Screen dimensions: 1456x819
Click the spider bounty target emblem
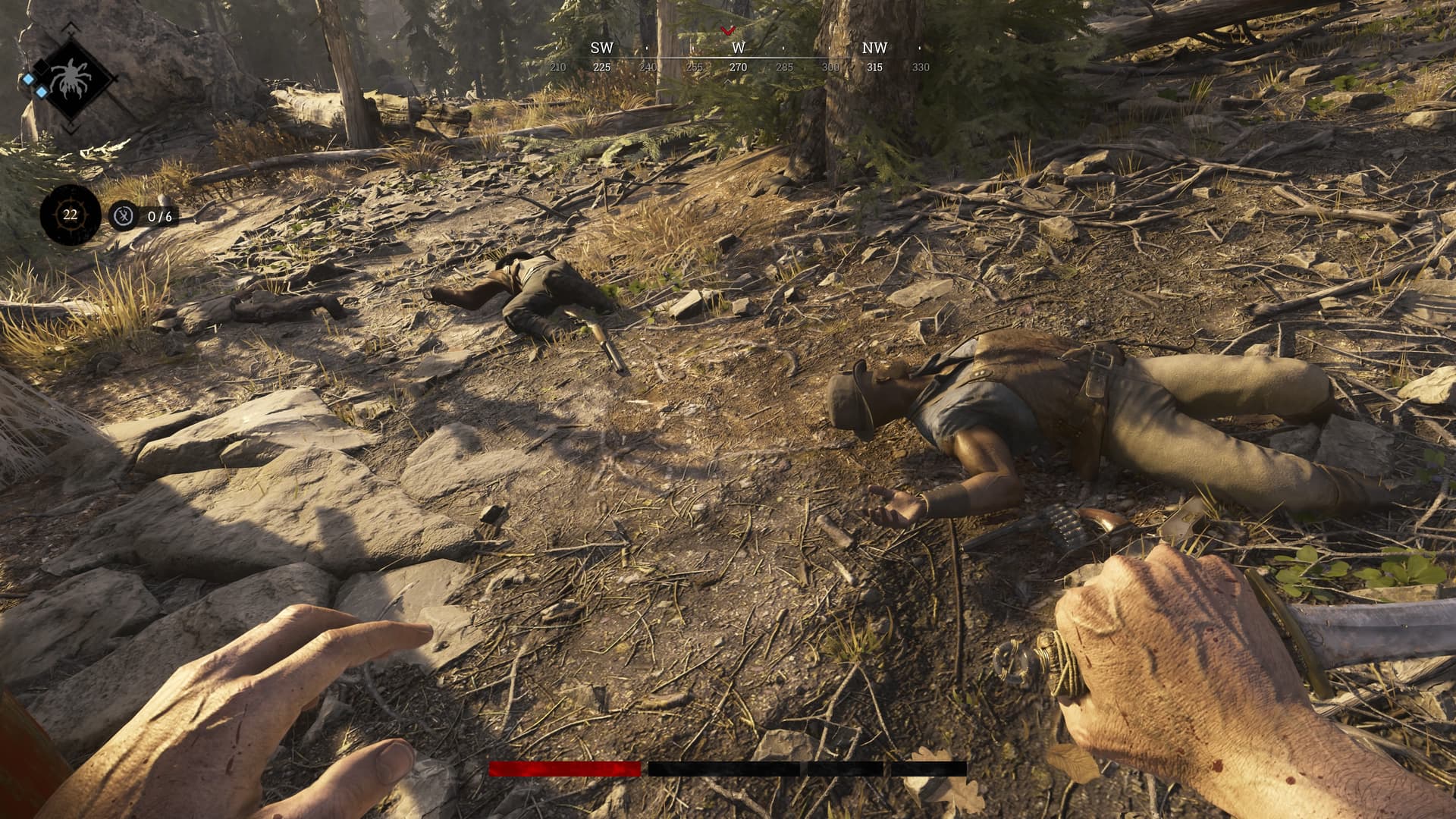coord(71,78)
